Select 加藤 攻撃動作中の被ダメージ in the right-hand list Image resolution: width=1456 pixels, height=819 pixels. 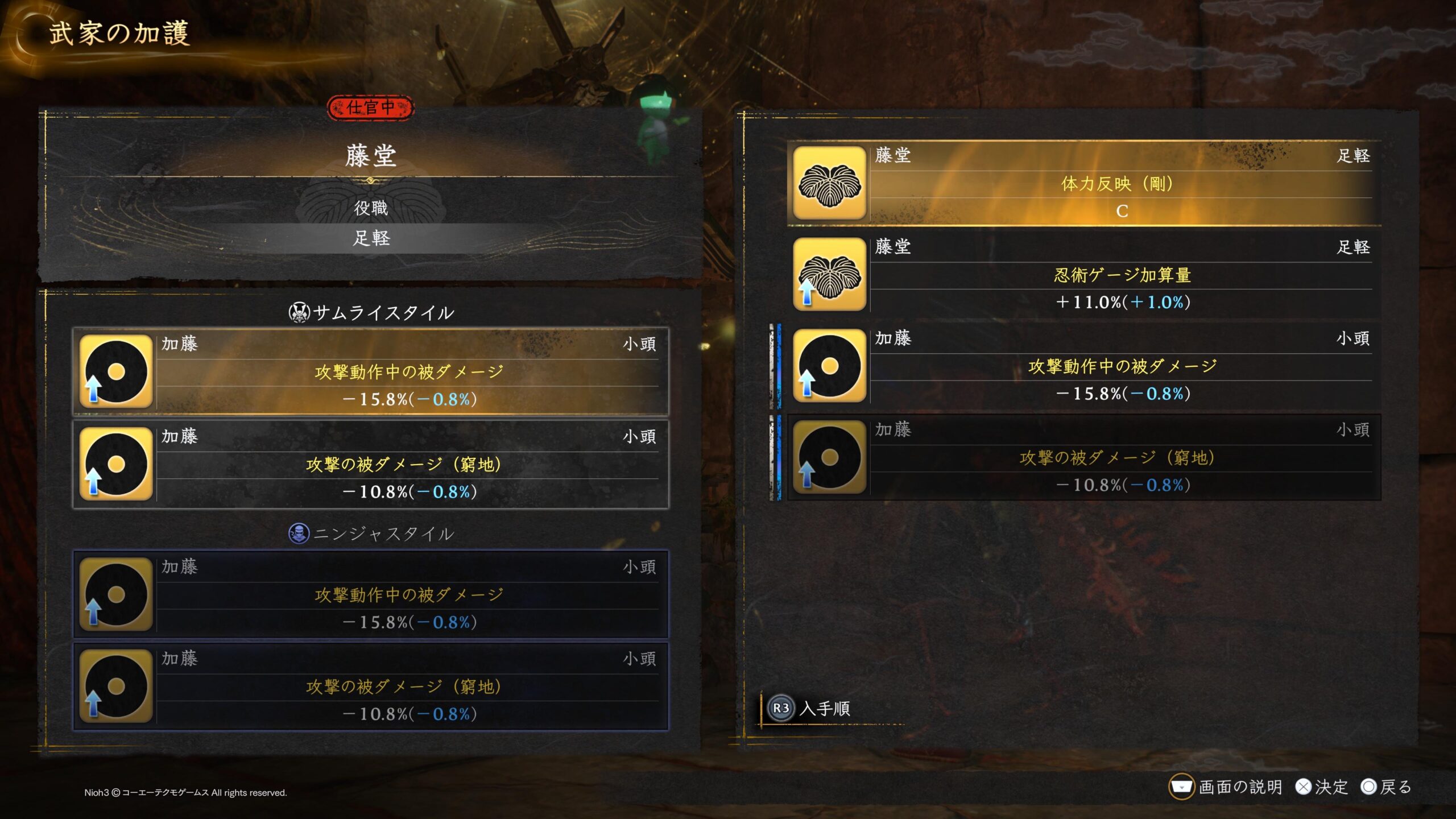[1083, 366]
